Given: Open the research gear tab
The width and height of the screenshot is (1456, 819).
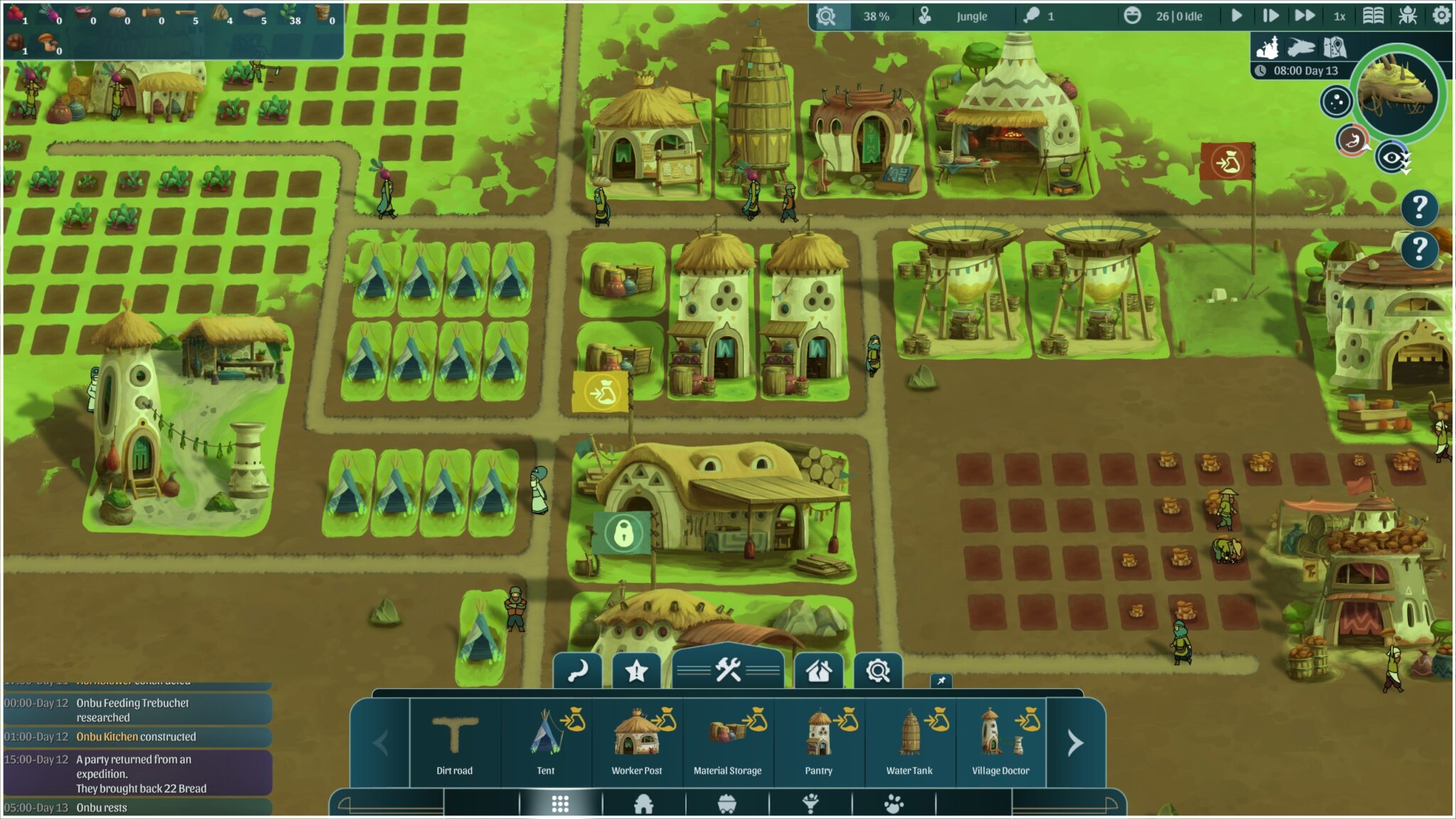Looking at the screenshot, I should point(878,670).
